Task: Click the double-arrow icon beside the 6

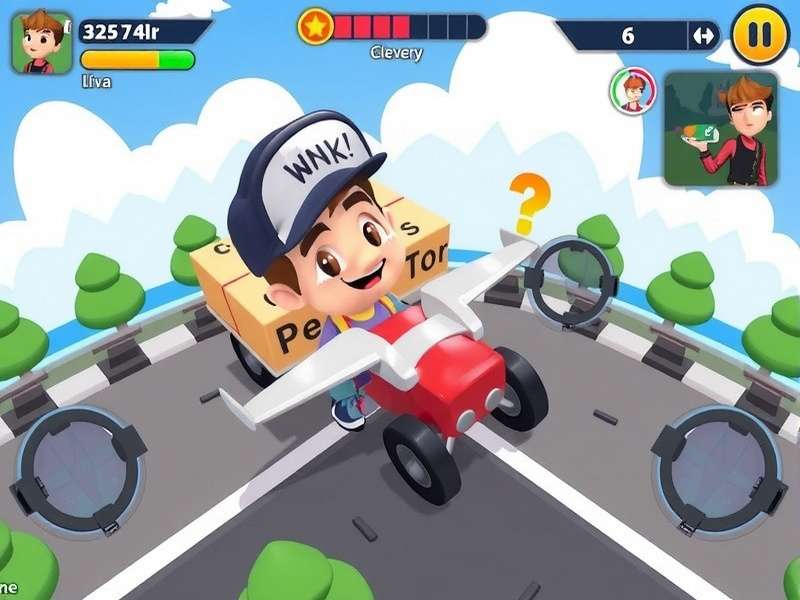Action: (x=704, y=36)
